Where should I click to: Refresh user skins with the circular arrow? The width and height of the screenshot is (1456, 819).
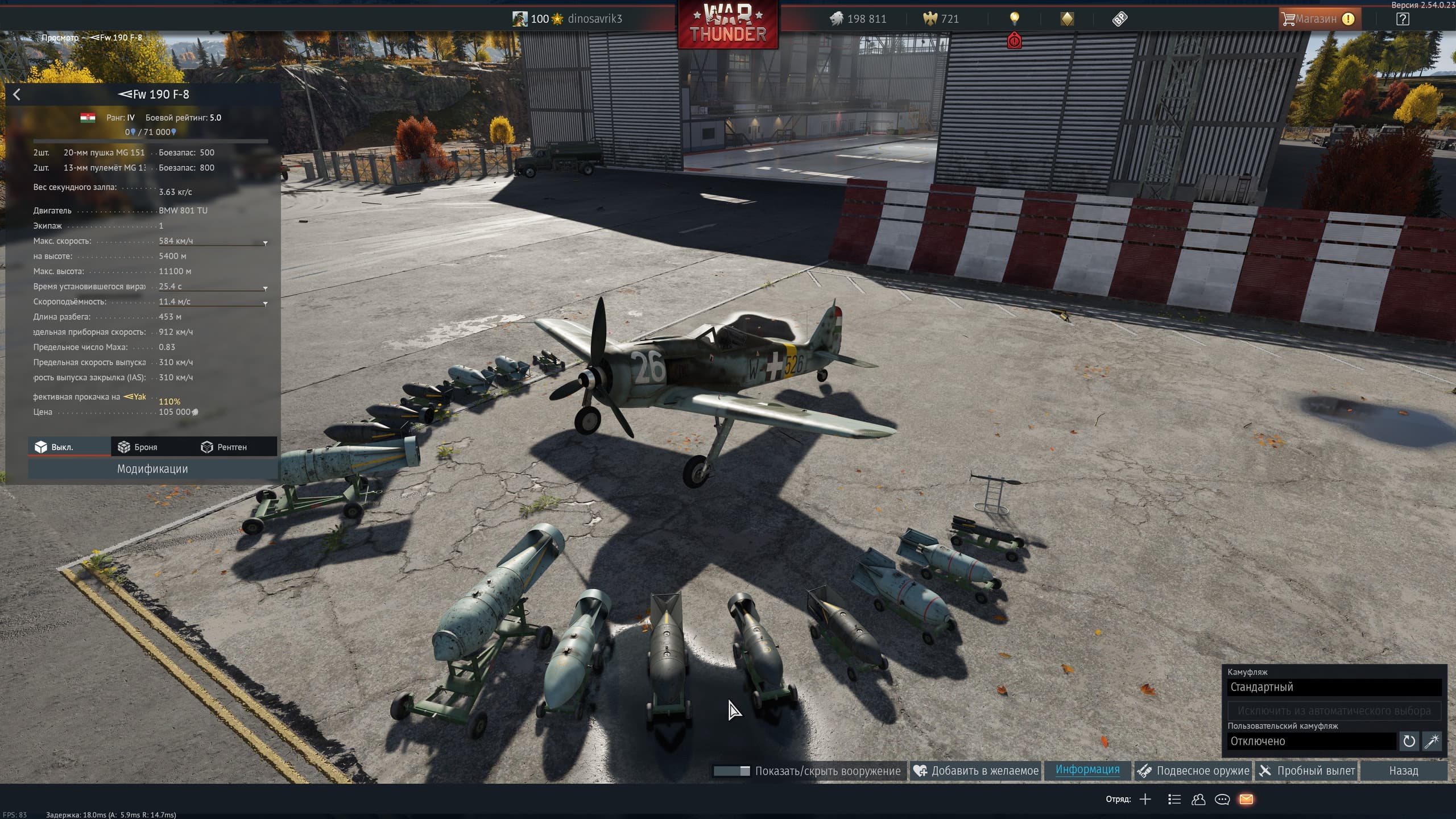pyautogui.click(x=1409, y=741)
